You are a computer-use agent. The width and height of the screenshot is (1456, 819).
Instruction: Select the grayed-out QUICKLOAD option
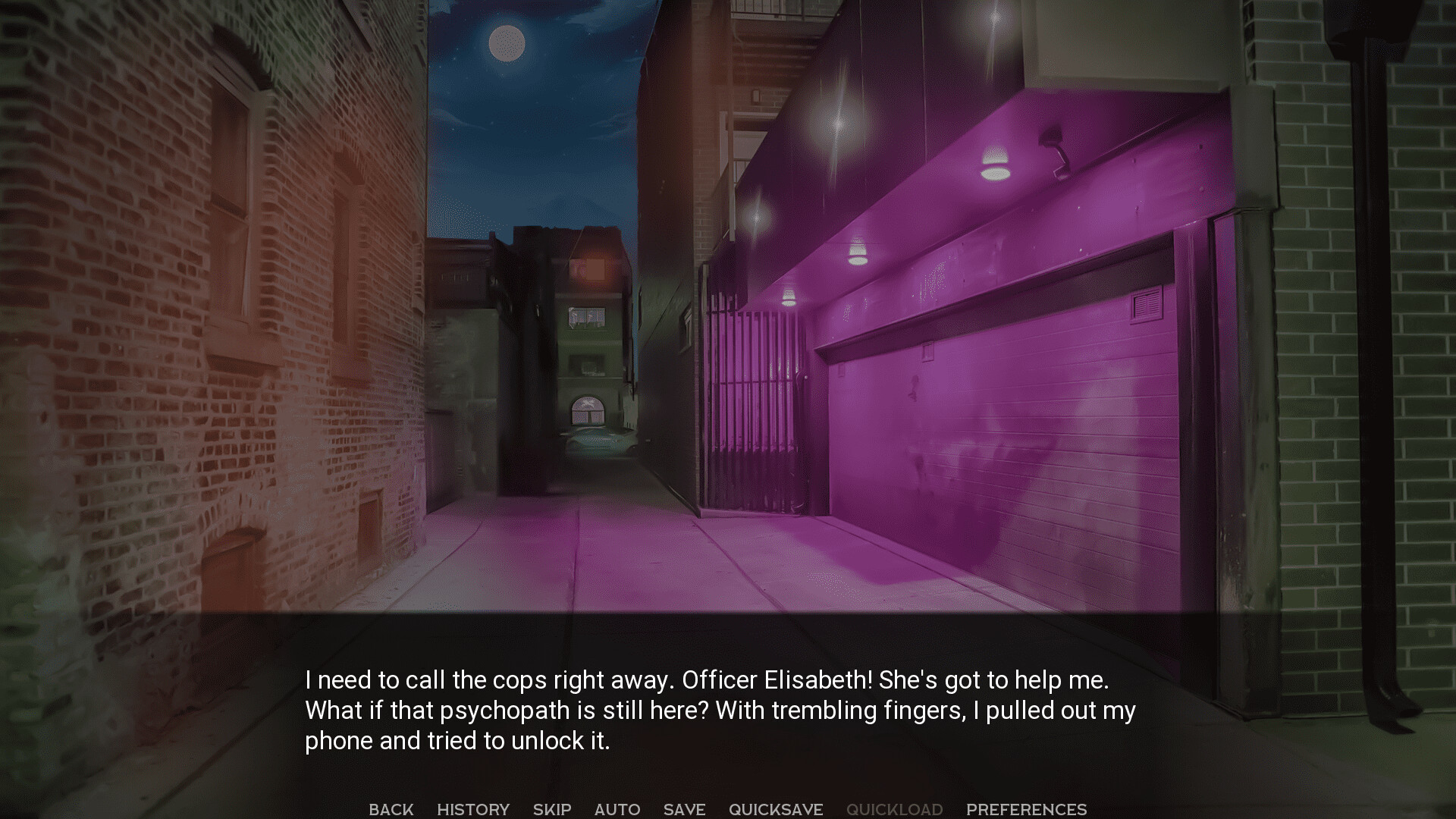(896, 809)
